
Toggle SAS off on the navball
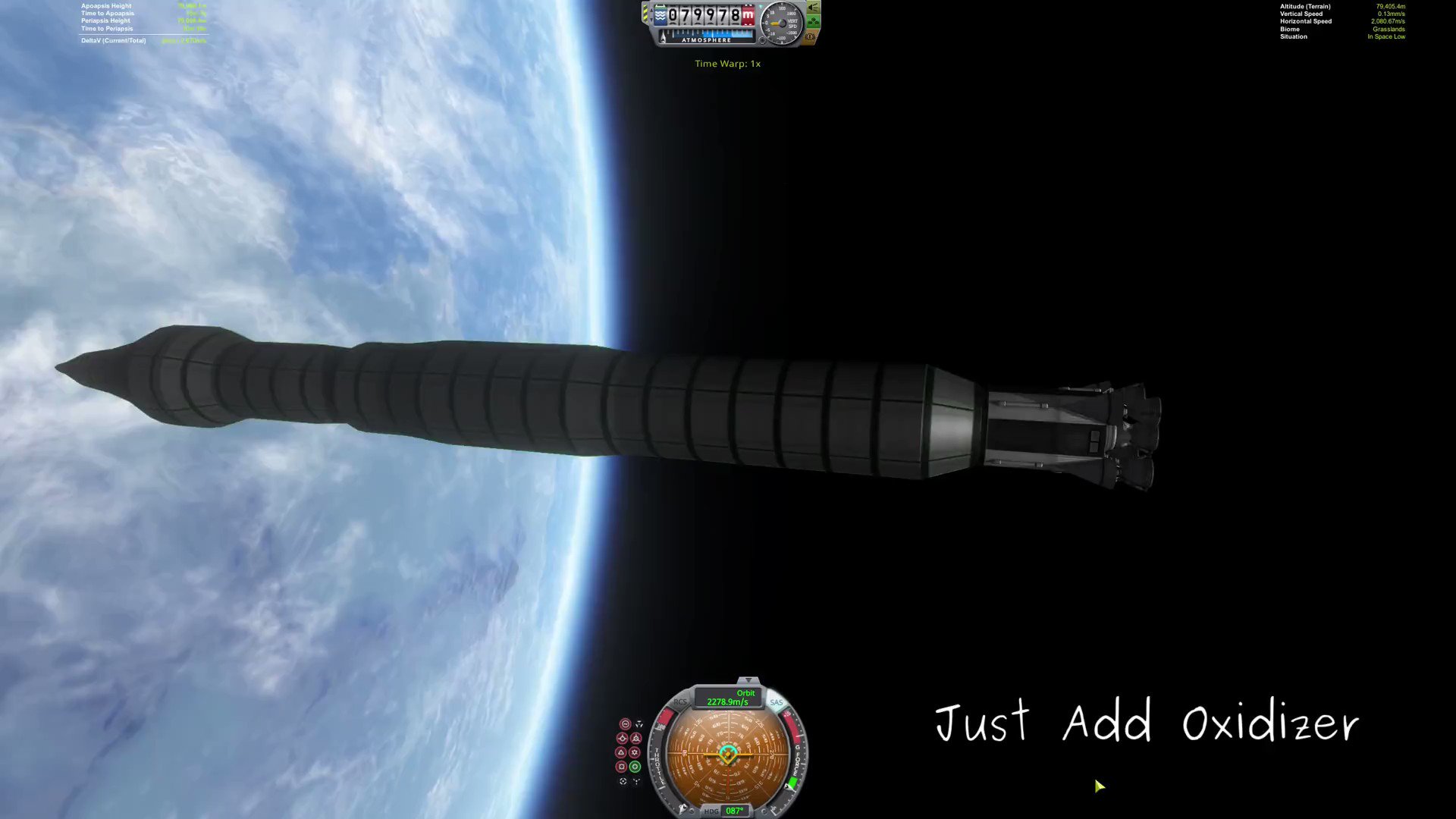(x=777, y=702)
